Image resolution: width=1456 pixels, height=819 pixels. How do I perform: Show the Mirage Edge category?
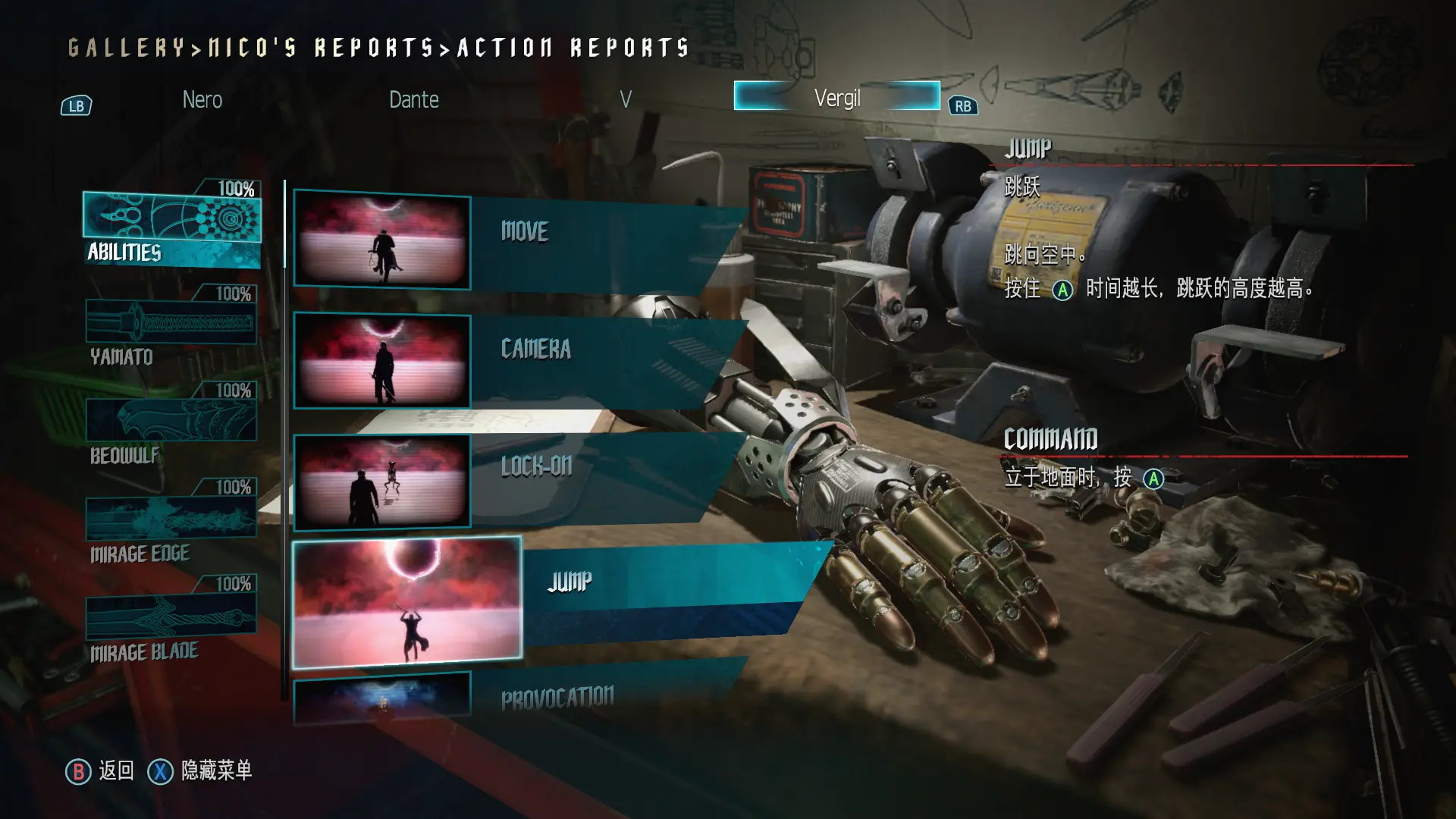pyautogui.click(x=171, y=523)
